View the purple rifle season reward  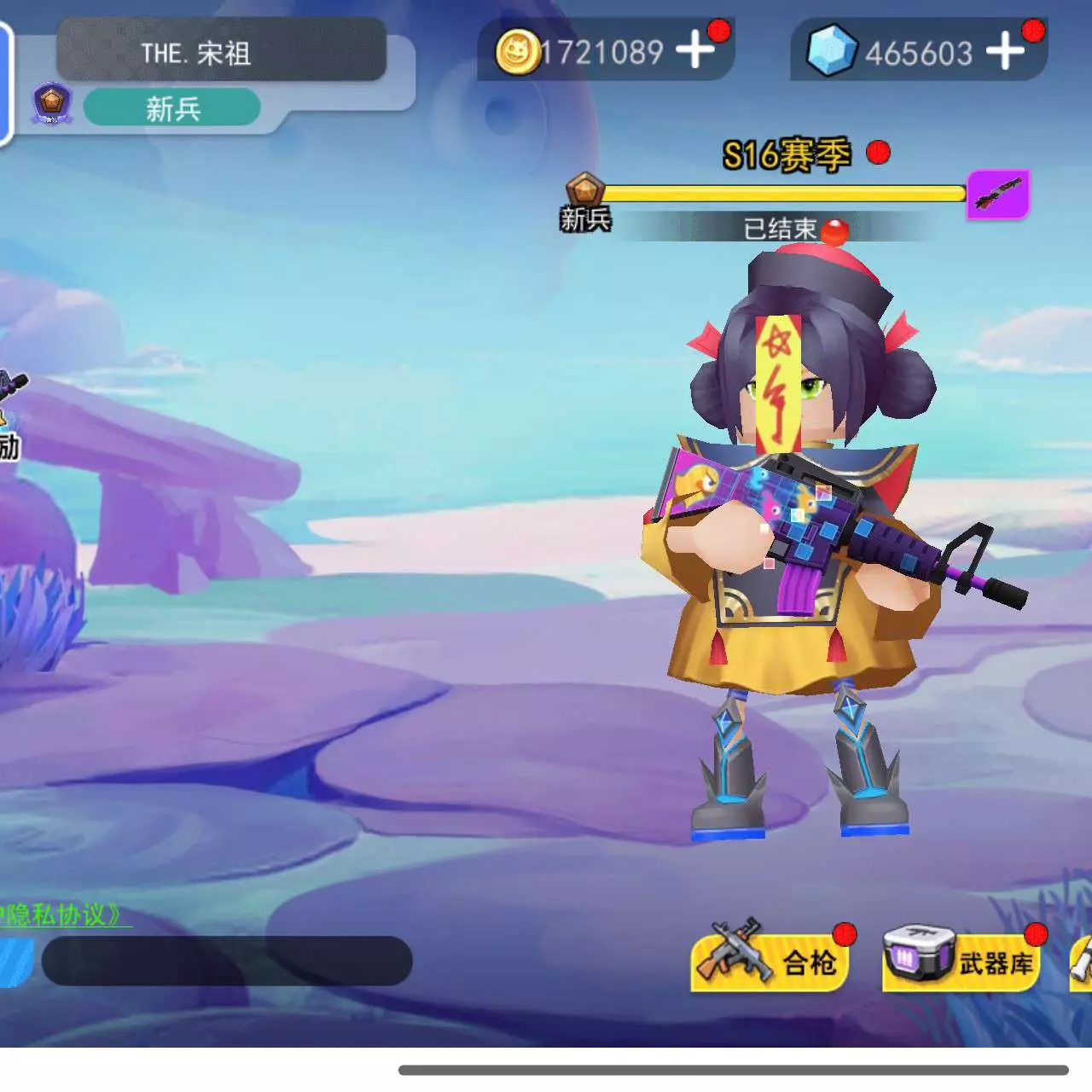coord(997,195)
